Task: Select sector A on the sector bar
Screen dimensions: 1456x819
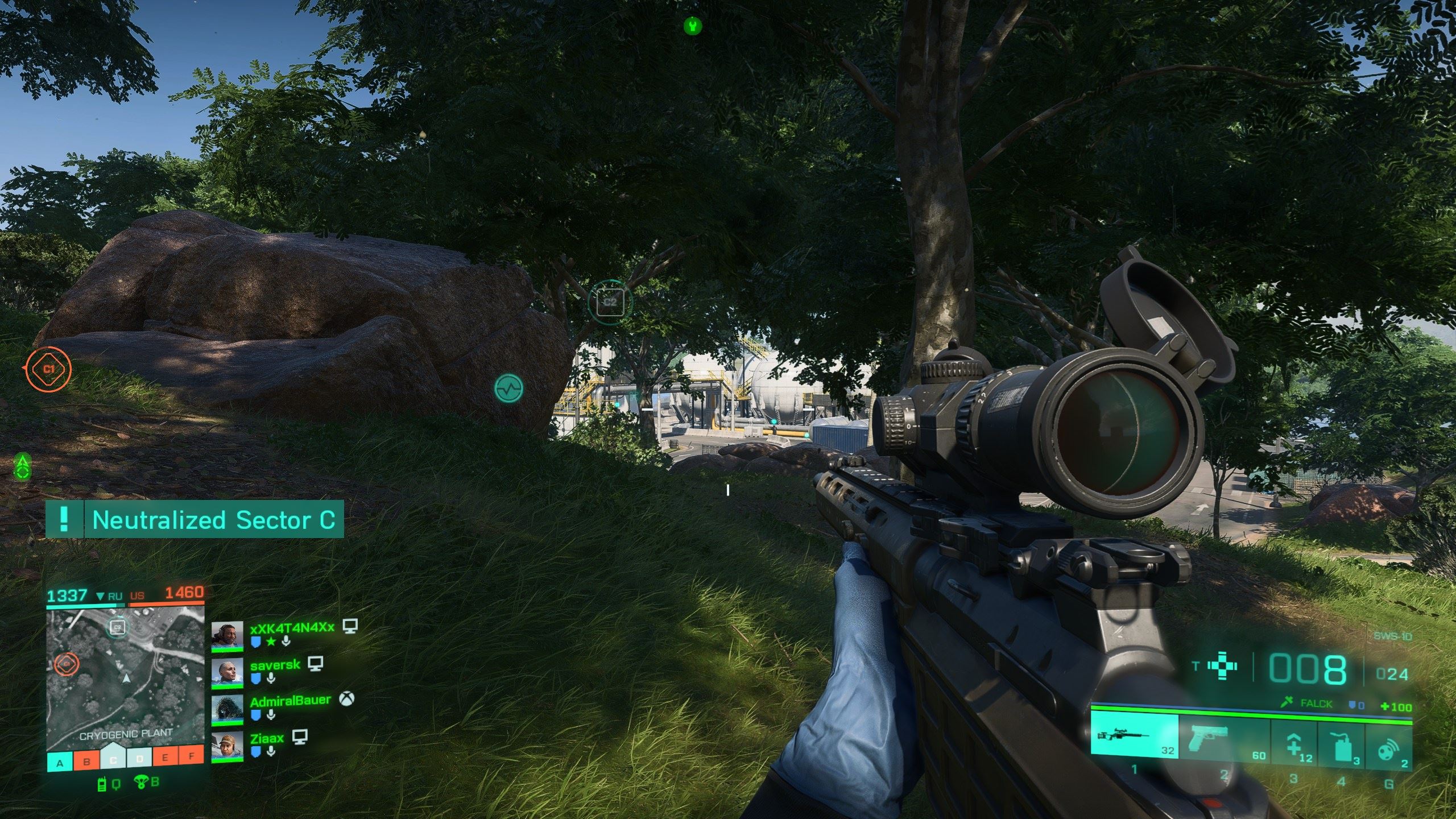Action: click(60, 763)
